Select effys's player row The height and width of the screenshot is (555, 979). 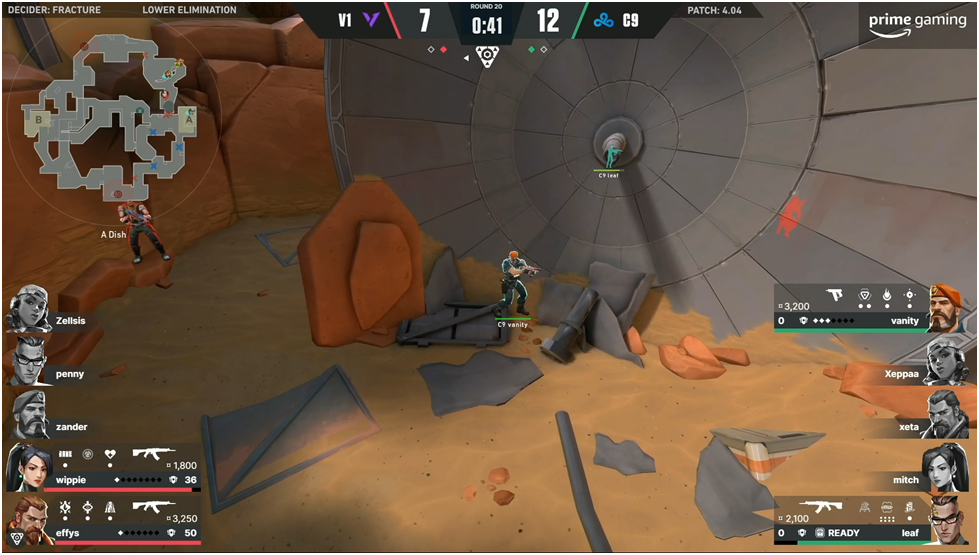tap(102, 520)
